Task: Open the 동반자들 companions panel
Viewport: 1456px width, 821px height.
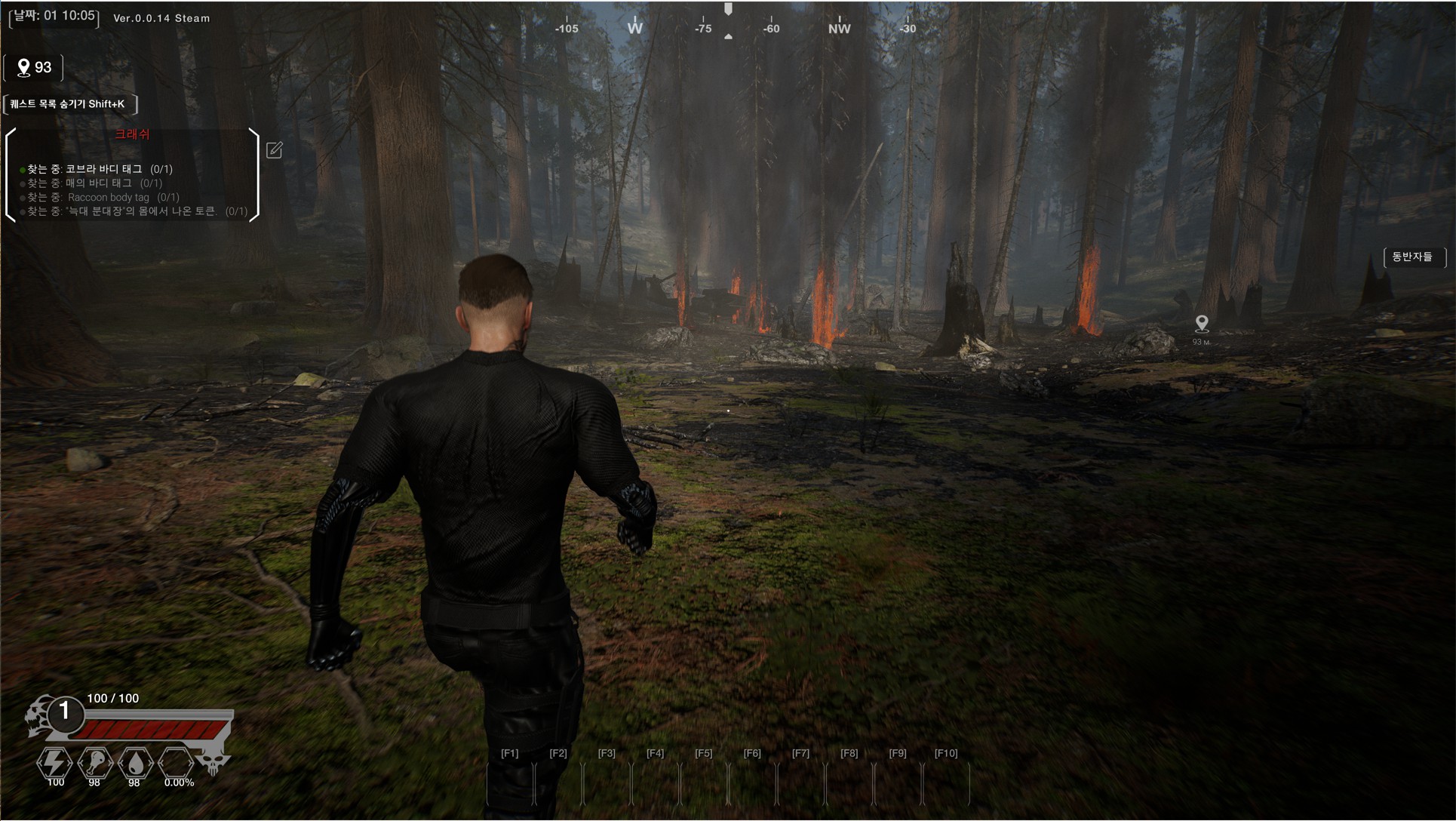Action: (x=1412, y=257)
